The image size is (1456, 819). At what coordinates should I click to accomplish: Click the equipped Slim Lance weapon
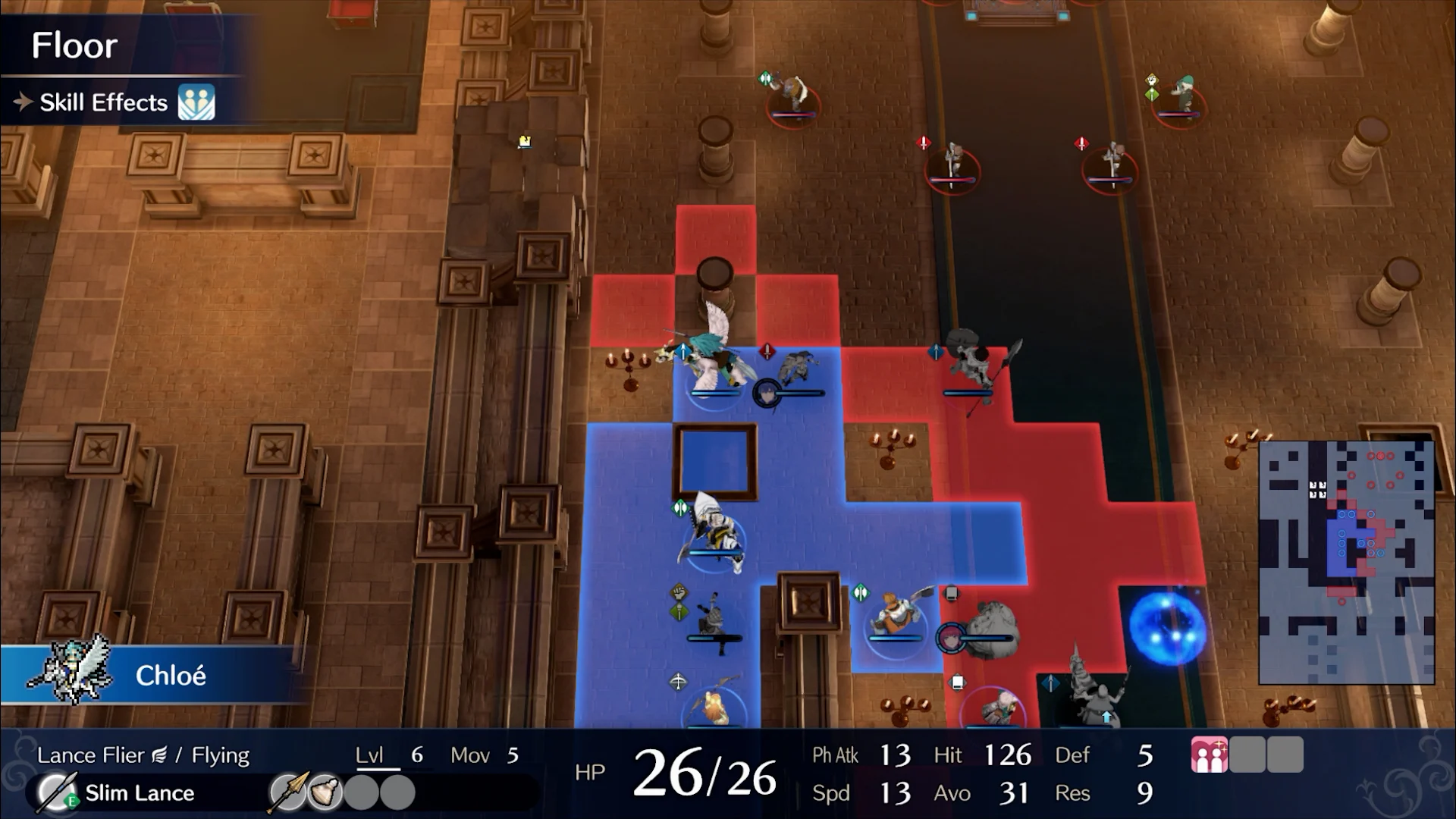pos(139,793)
